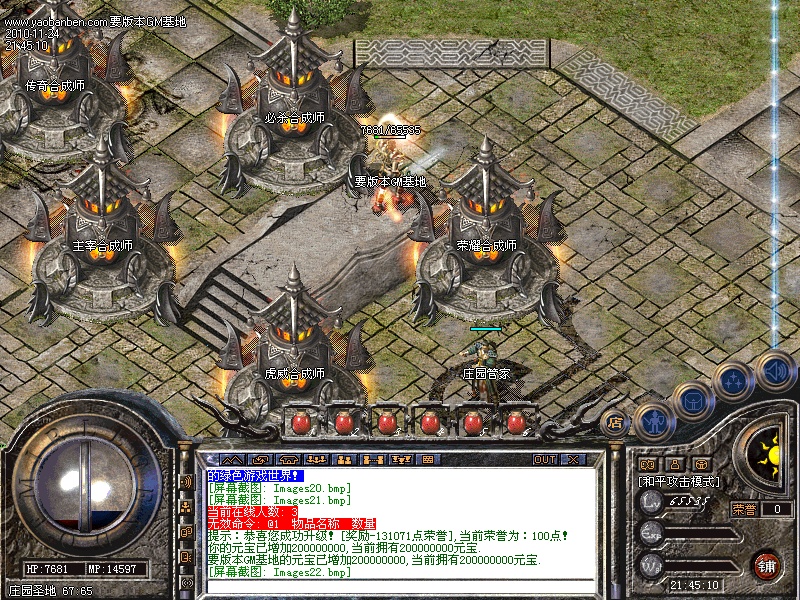Open the shop via the 店 button

click(616, 422)
